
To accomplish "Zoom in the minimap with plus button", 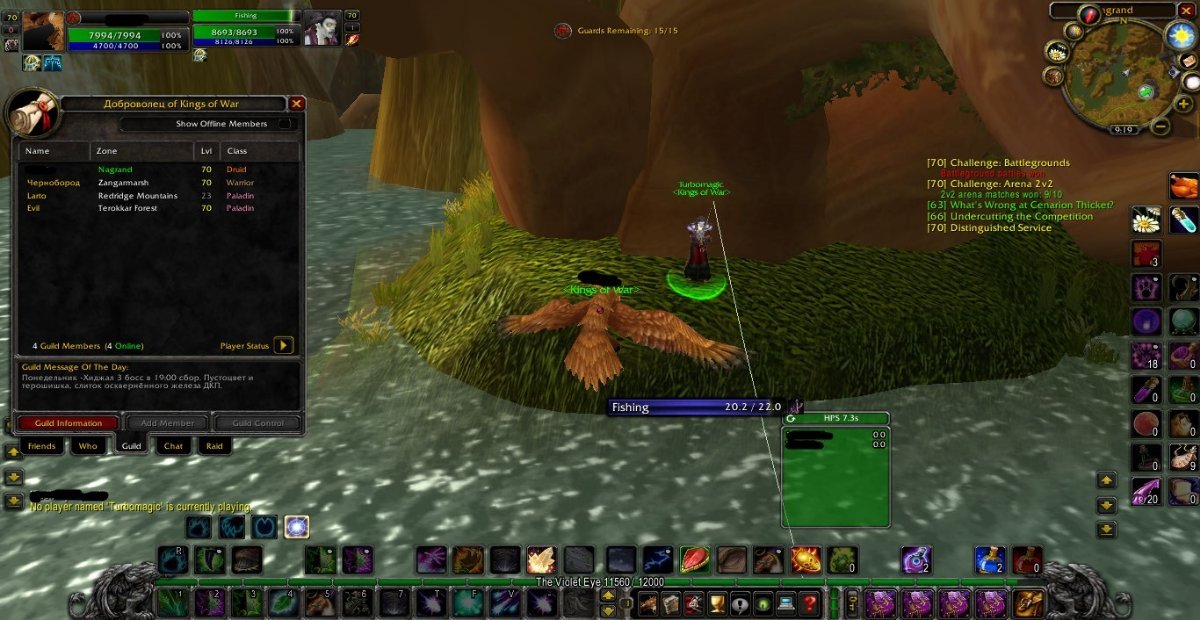I will tap(1183, 103).
